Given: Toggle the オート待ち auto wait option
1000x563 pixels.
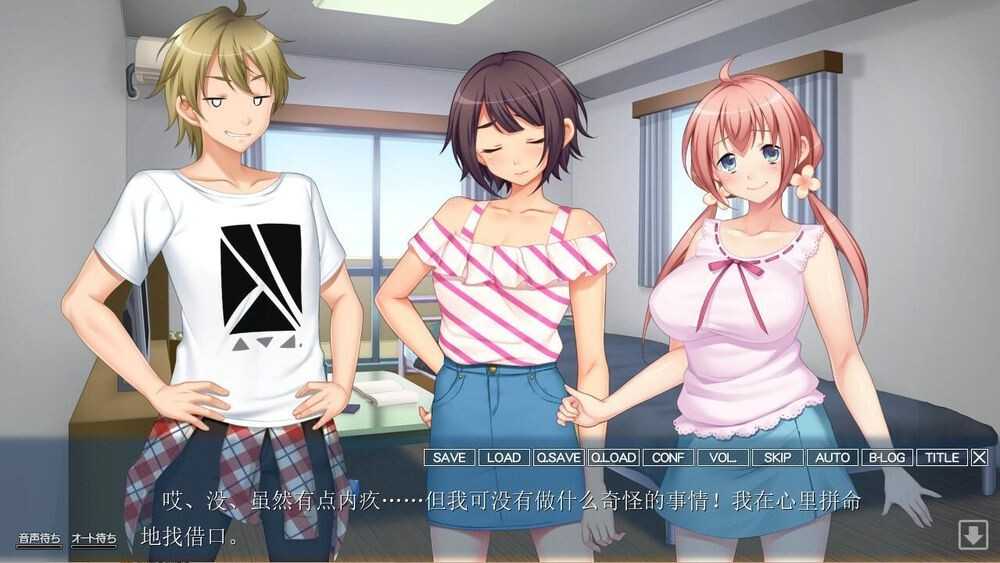Looking at the screenshot, I should [93, 539].
